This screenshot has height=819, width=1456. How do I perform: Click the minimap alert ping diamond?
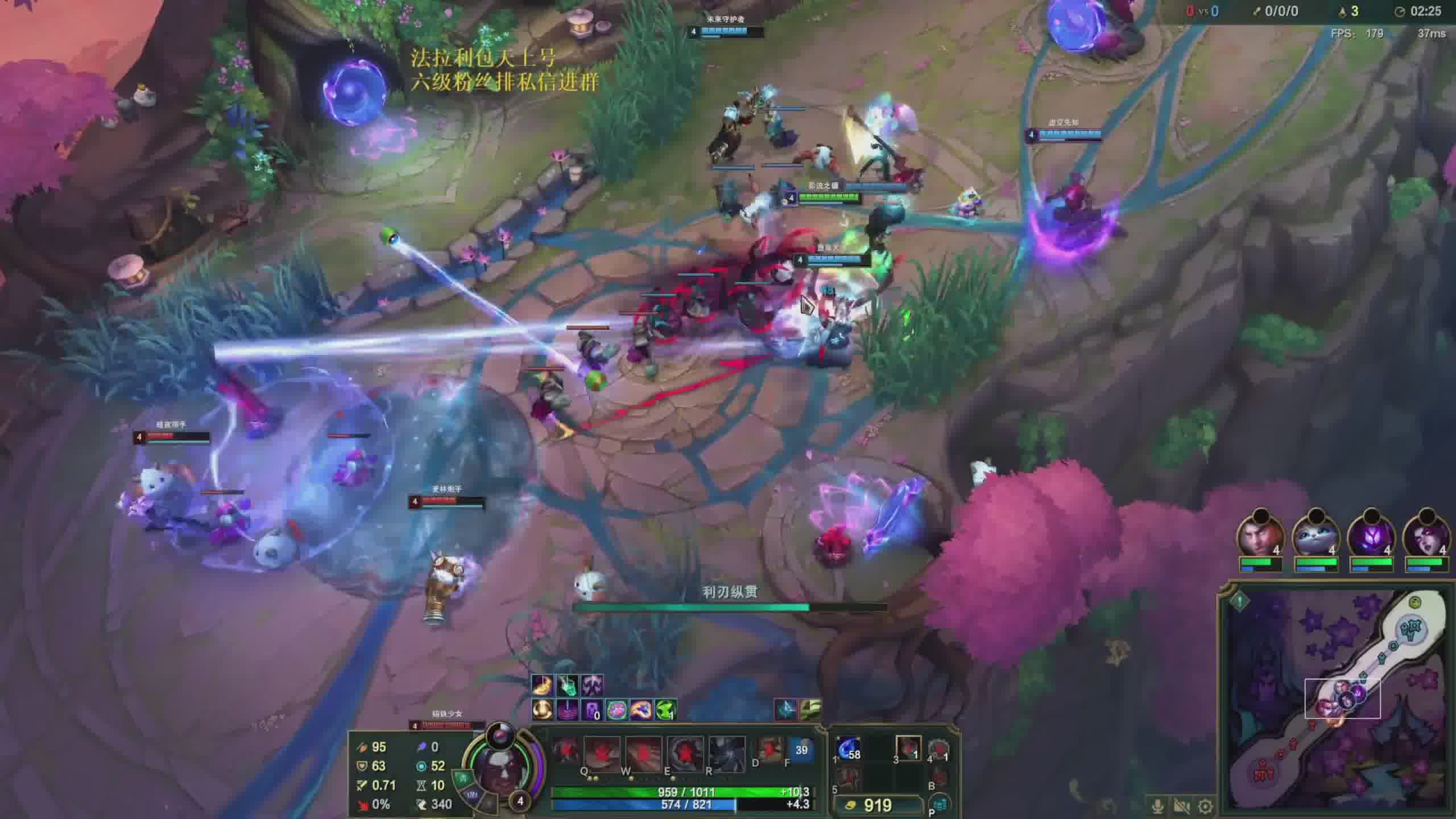tap(1240, 601)
